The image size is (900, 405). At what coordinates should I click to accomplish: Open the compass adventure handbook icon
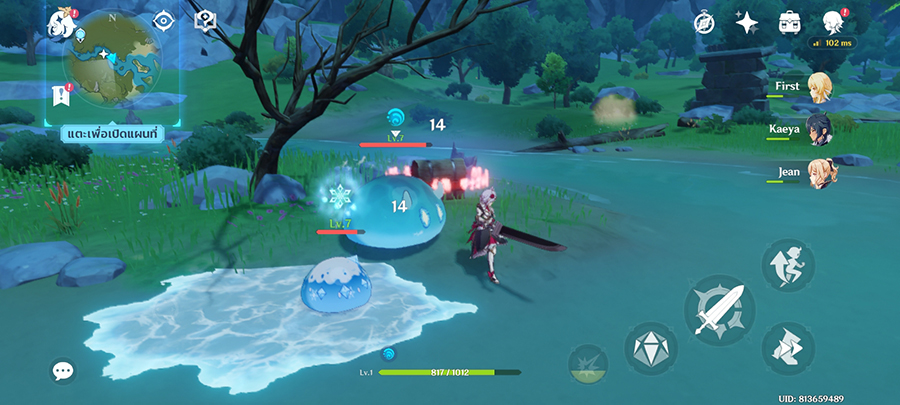(x=705, y=23)
